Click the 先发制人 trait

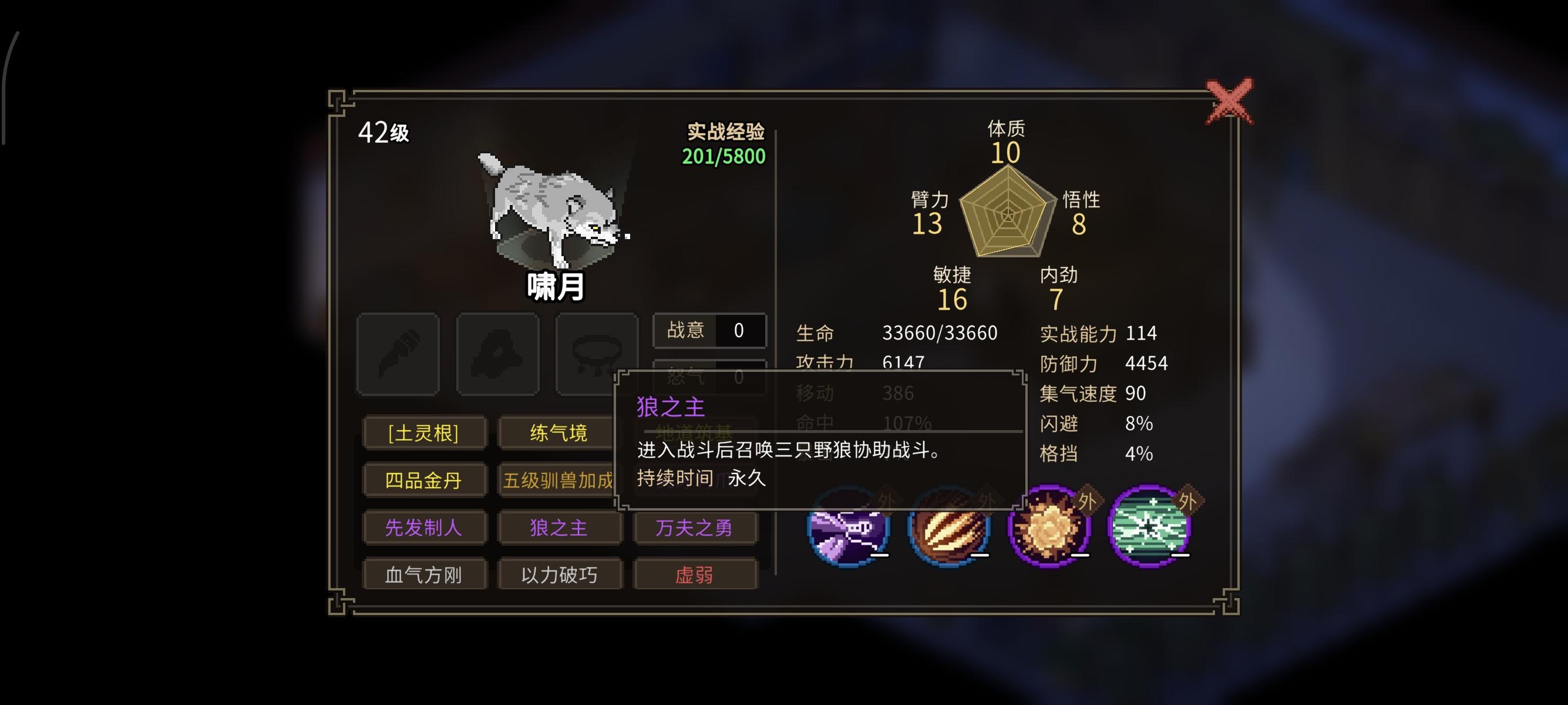tap(424, 528)
